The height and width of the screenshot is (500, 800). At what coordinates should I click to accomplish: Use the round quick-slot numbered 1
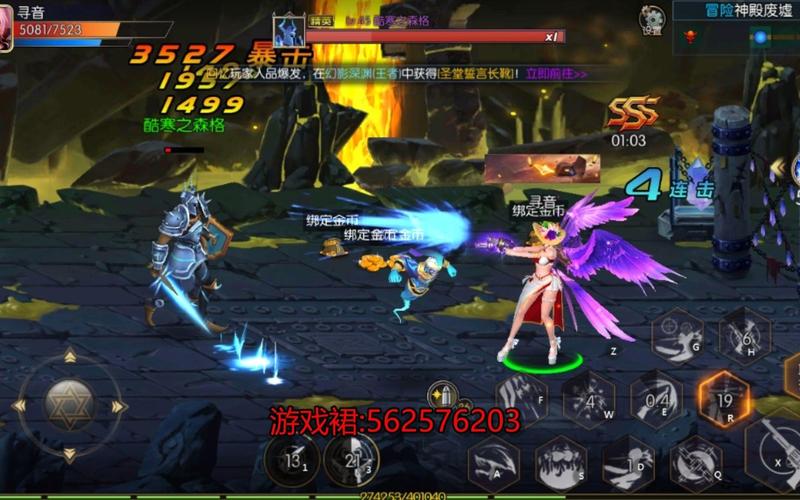point(293,461)
